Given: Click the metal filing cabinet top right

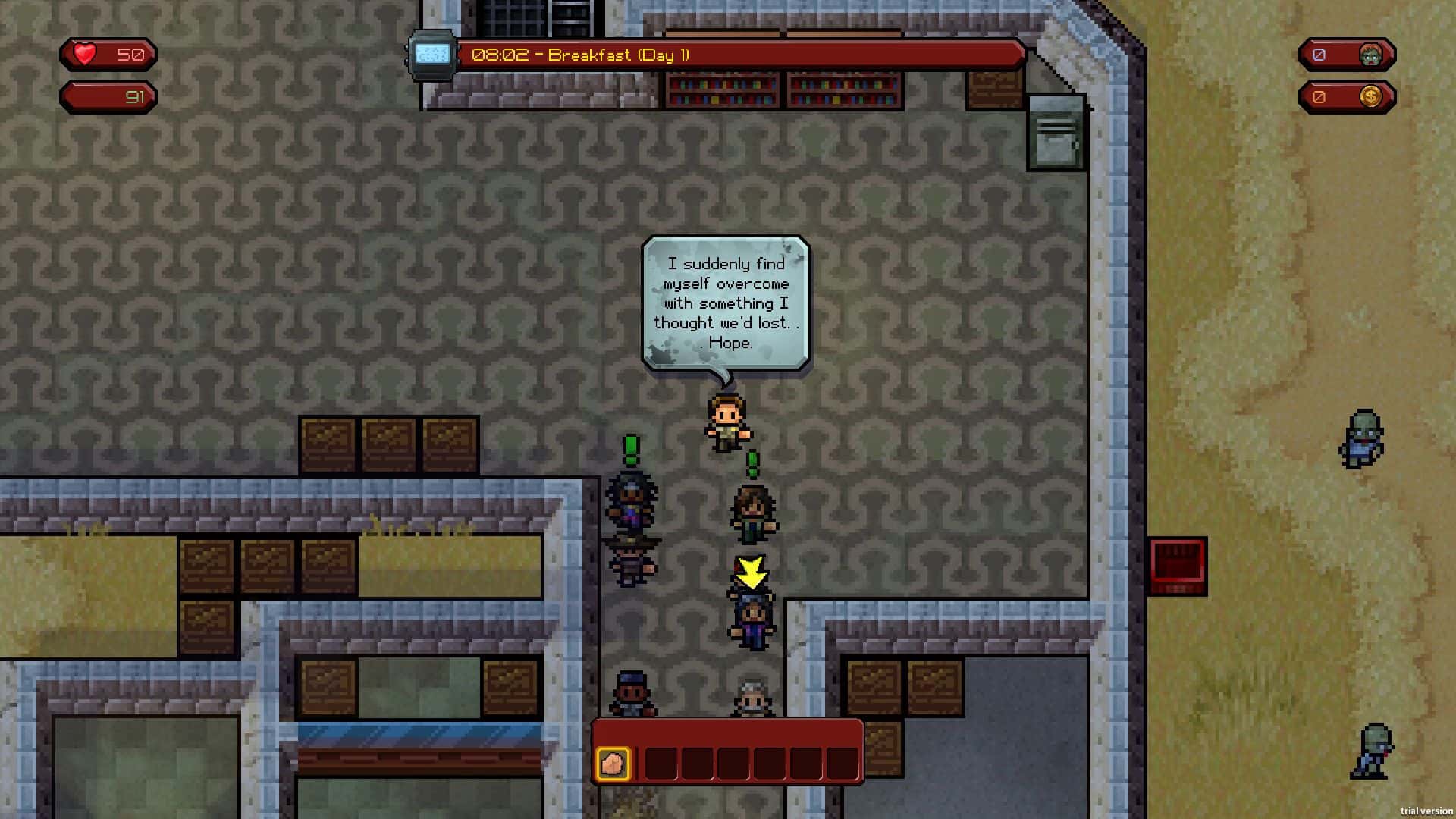Looking at the screenshot, I should click(x=1055, y=130).
